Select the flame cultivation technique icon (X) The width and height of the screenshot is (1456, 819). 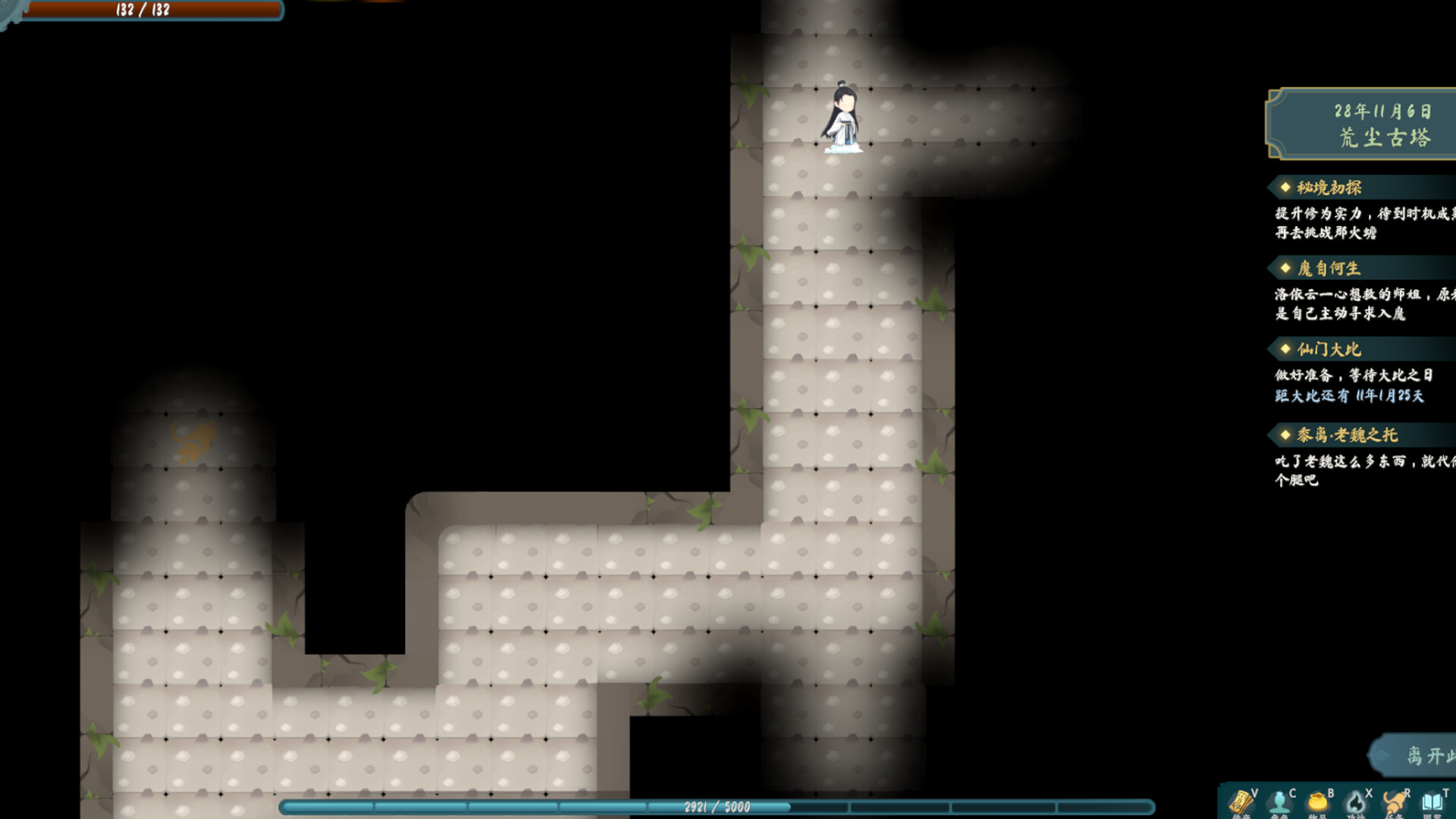1356,802
